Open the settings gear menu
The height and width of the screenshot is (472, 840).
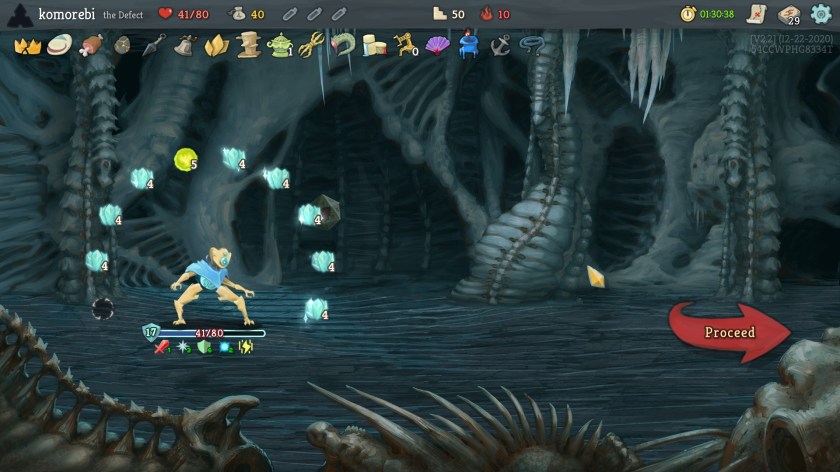(x=821, y=14)
